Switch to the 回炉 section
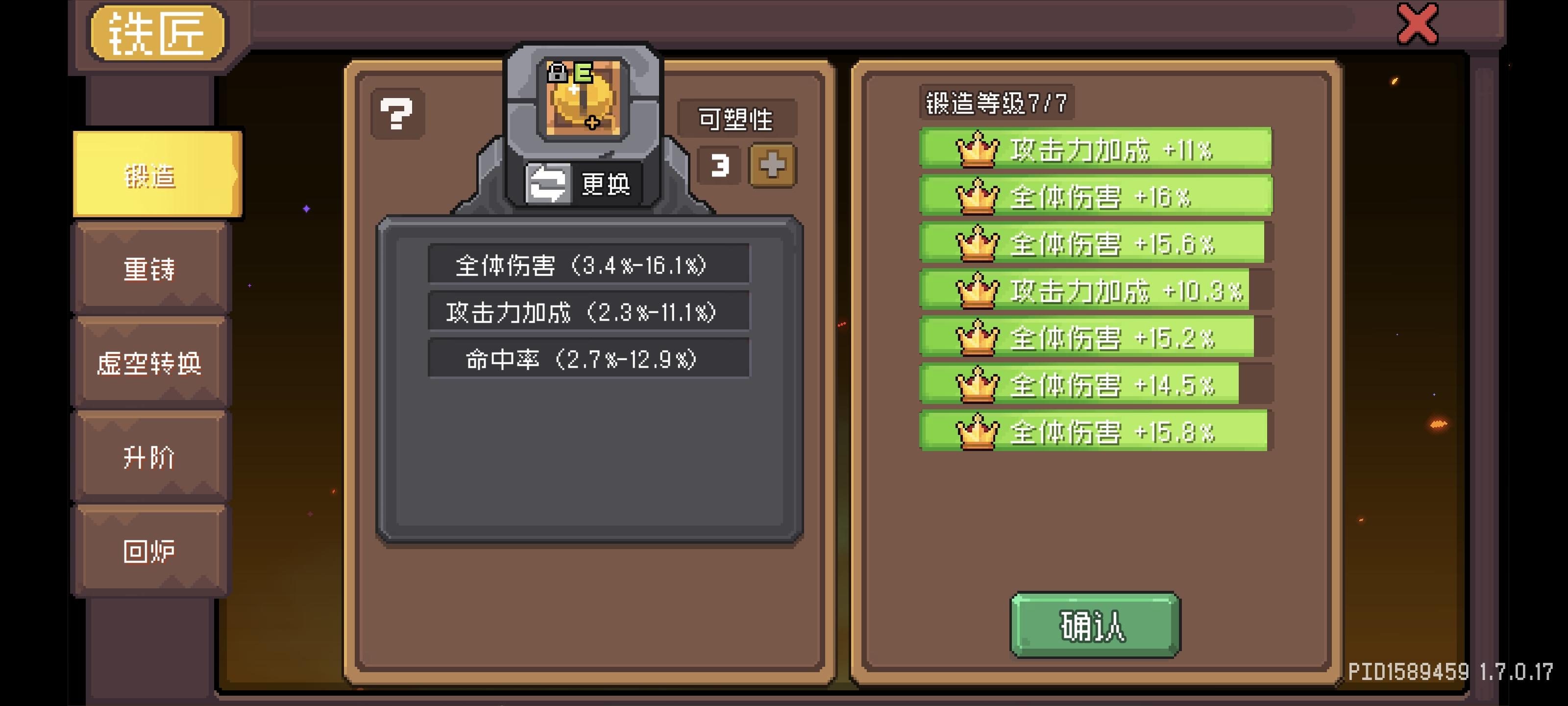Viewport: 1568px width, 706px height. (151, 550)
